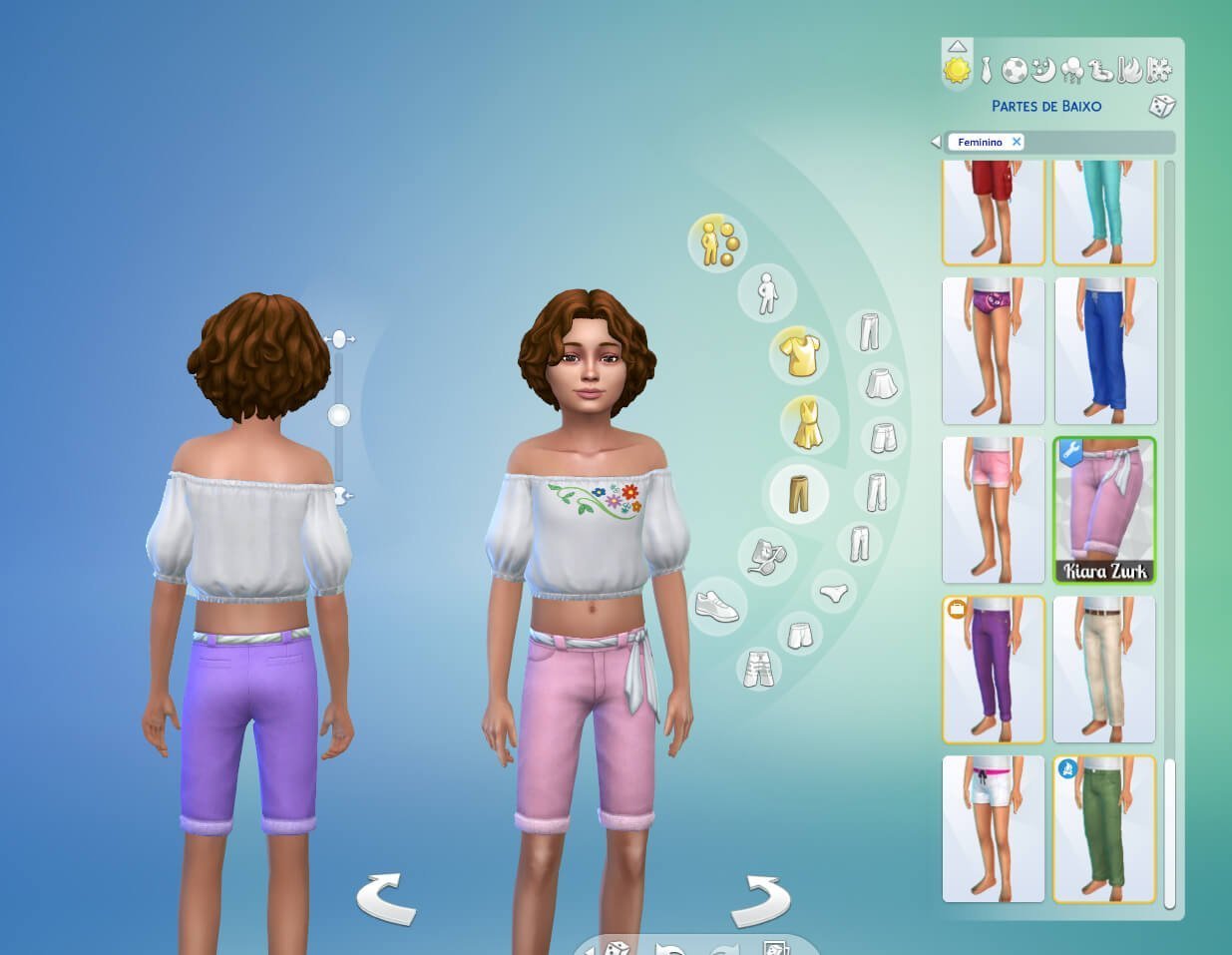Choose the Swimwear duck float tab
Screen dimensions: 1232x955
click(1101, 70)
